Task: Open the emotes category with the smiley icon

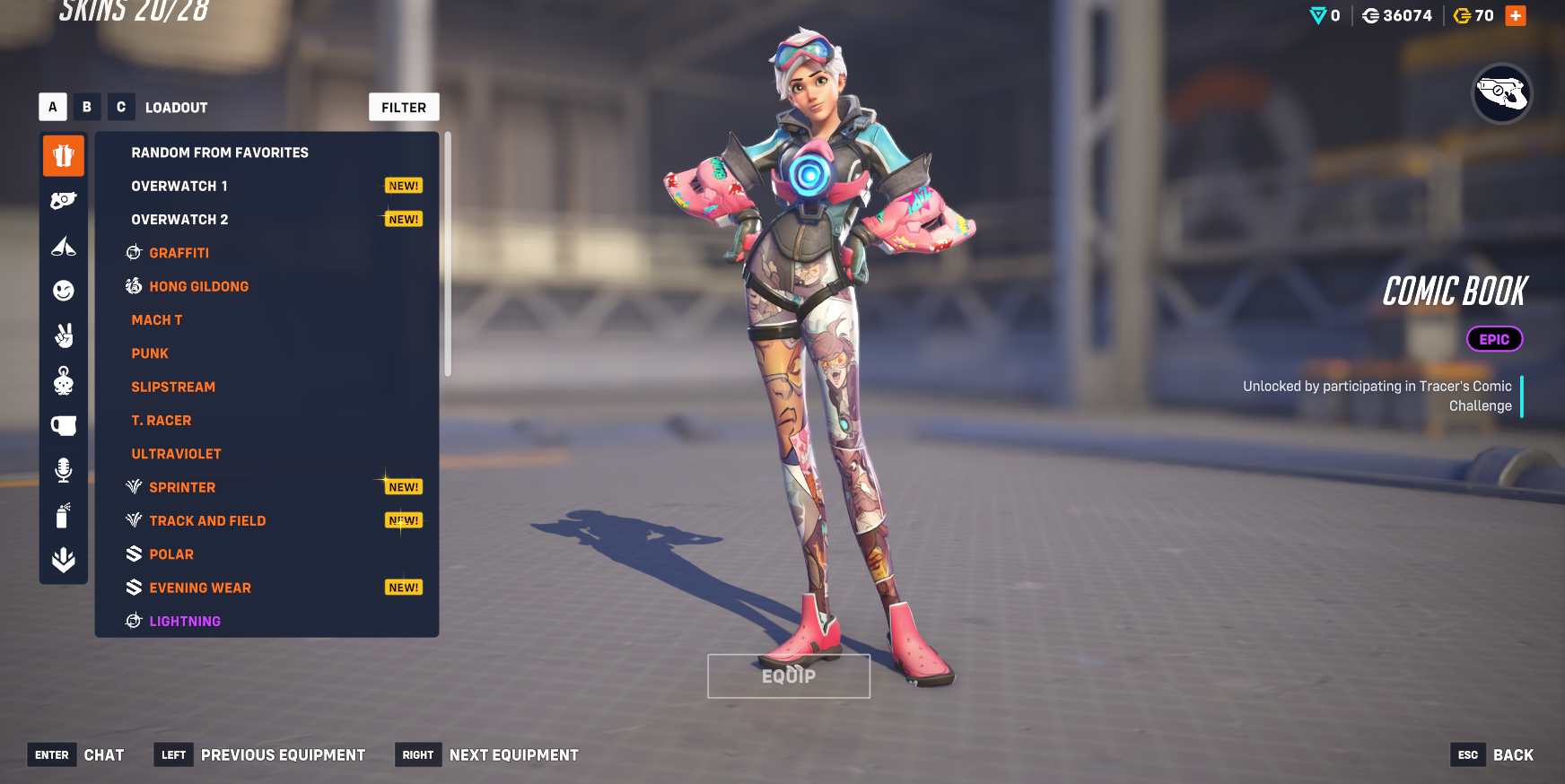Action: [x=64, y=291]
